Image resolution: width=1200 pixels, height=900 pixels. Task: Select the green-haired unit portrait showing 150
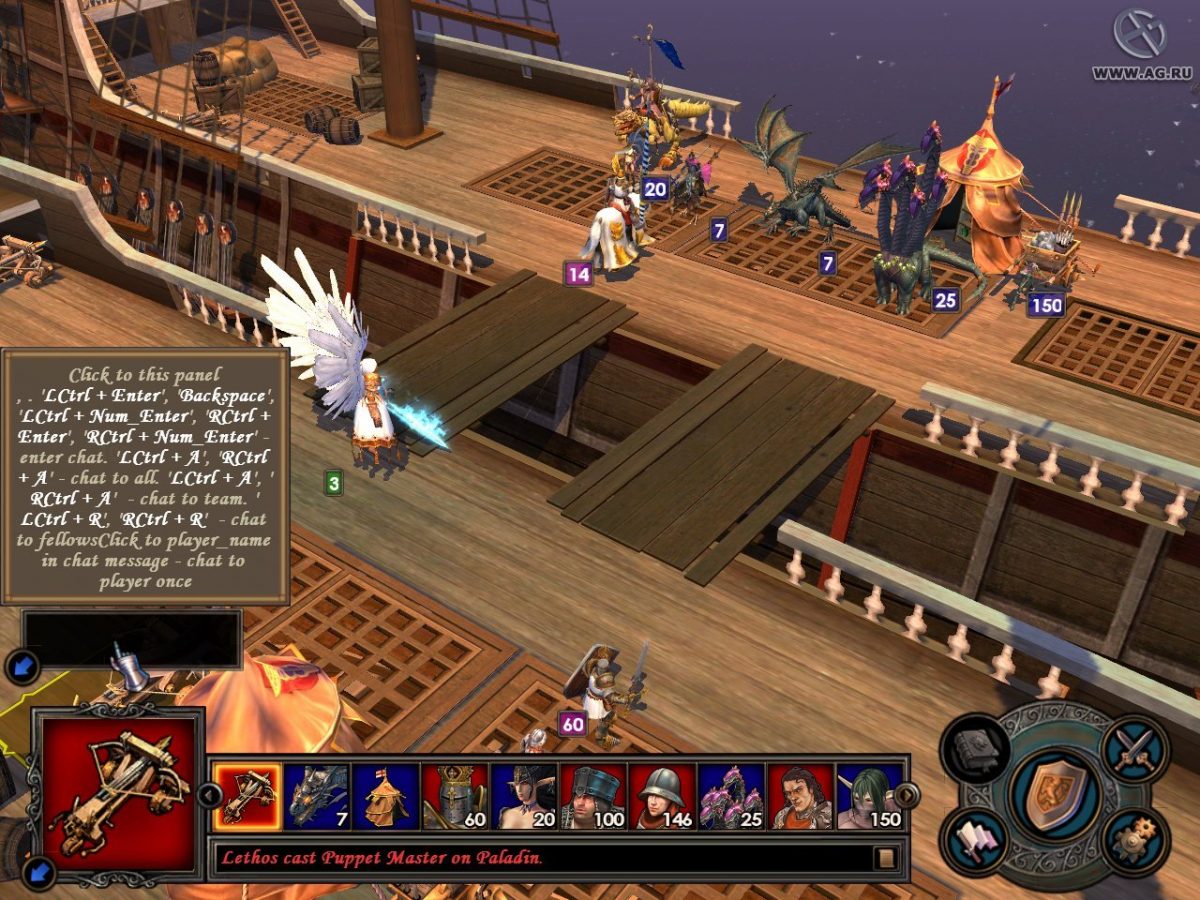pos(869,796)
